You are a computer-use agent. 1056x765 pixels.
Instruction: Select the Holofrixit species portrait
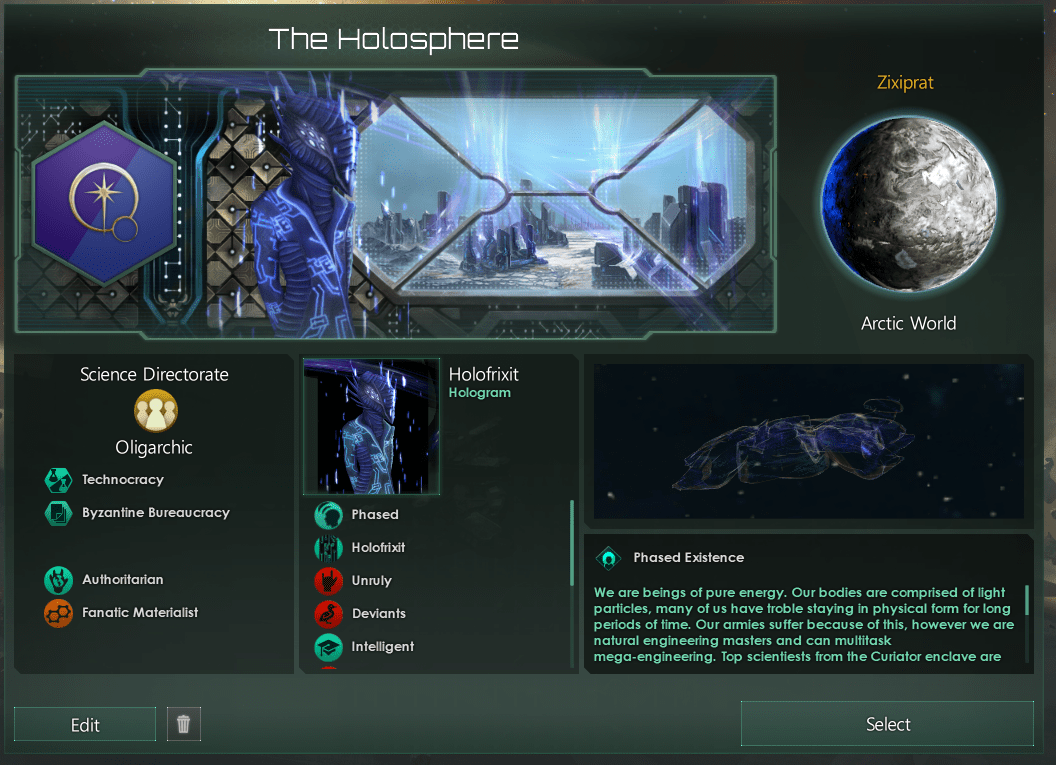point(371,427)
